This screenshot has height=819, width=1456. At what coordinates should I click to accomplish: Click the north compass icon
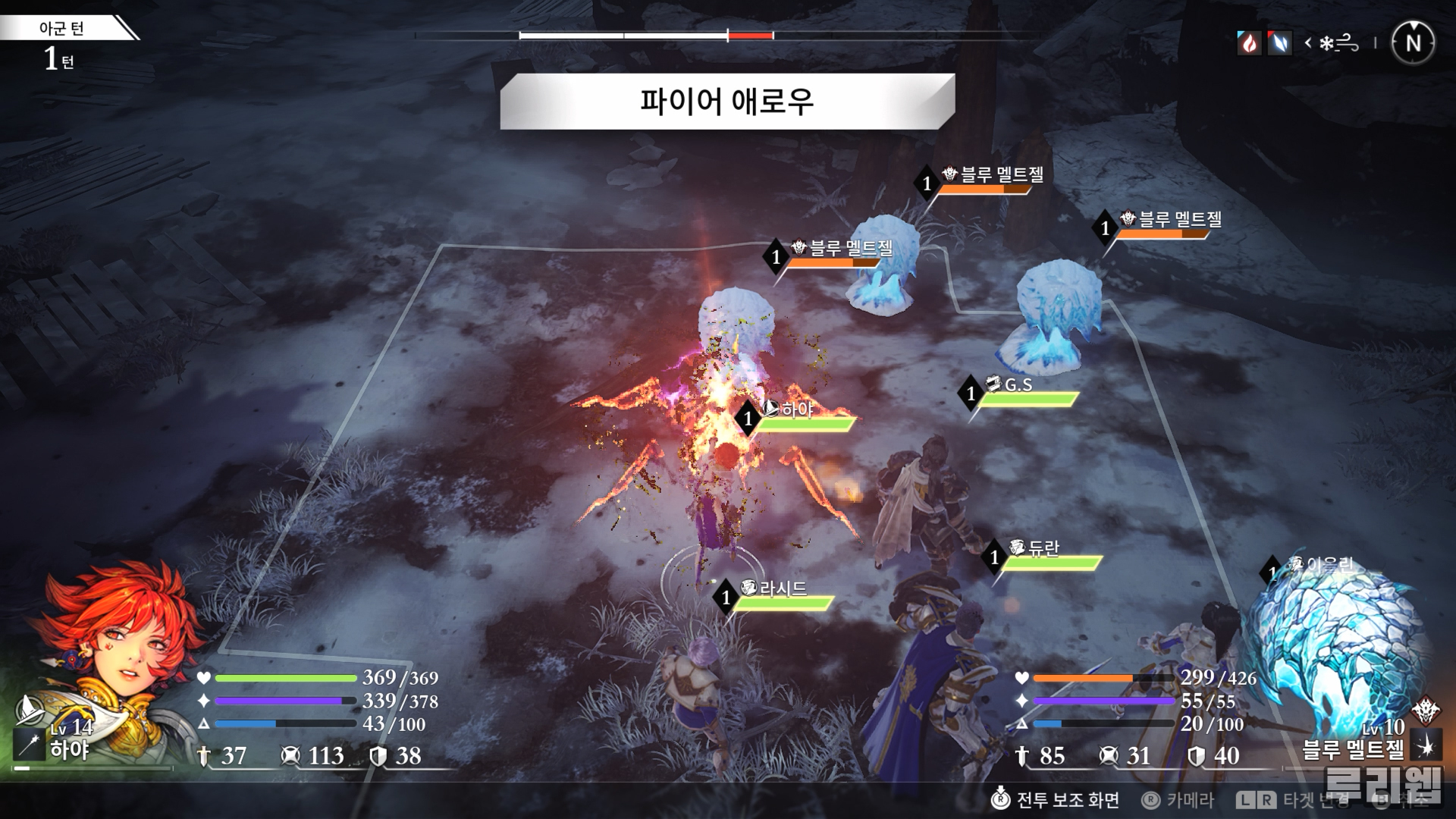1413,43
